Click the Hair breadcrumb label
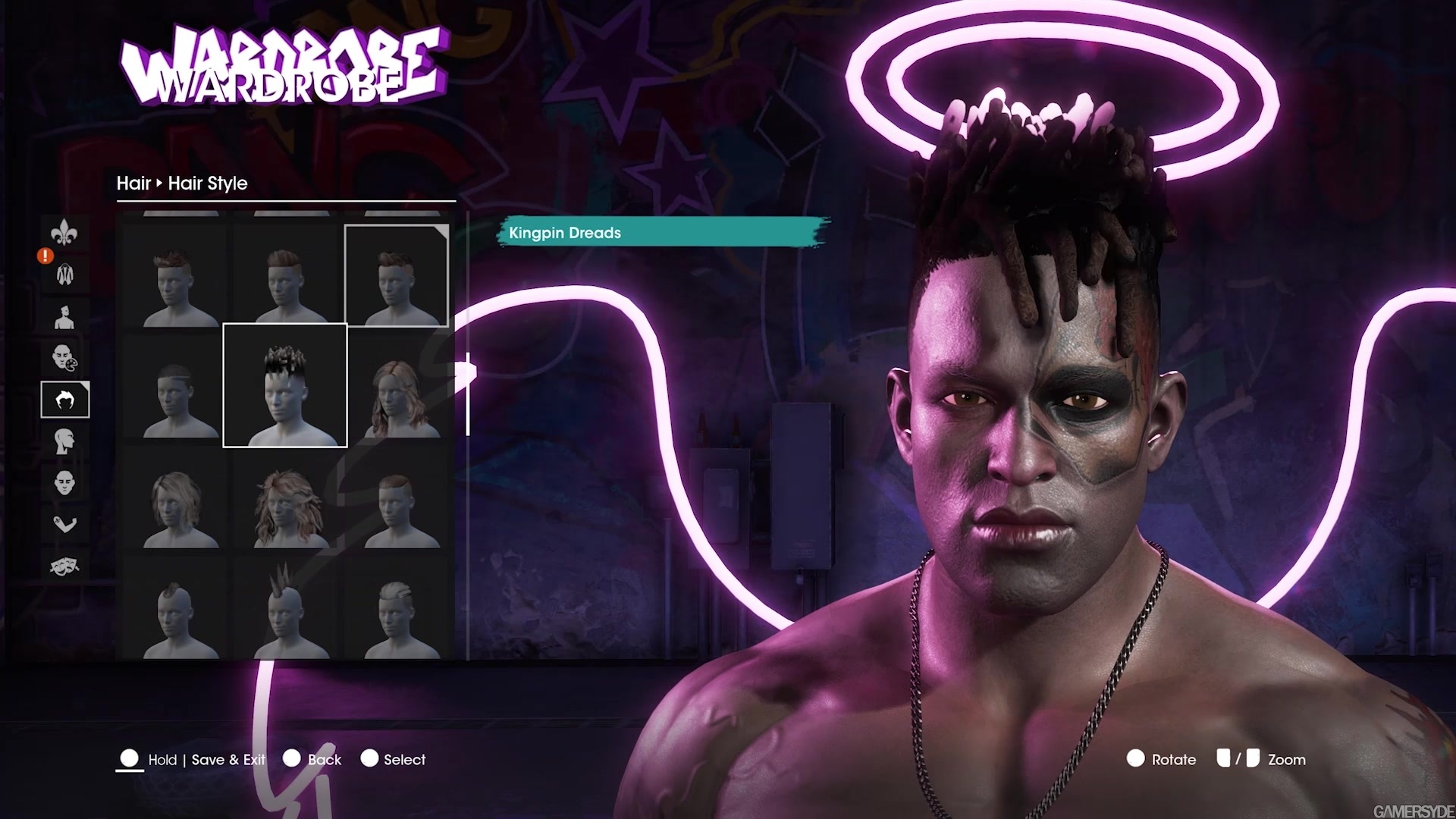Screen dimensions: 1456x819 (133, 184)
